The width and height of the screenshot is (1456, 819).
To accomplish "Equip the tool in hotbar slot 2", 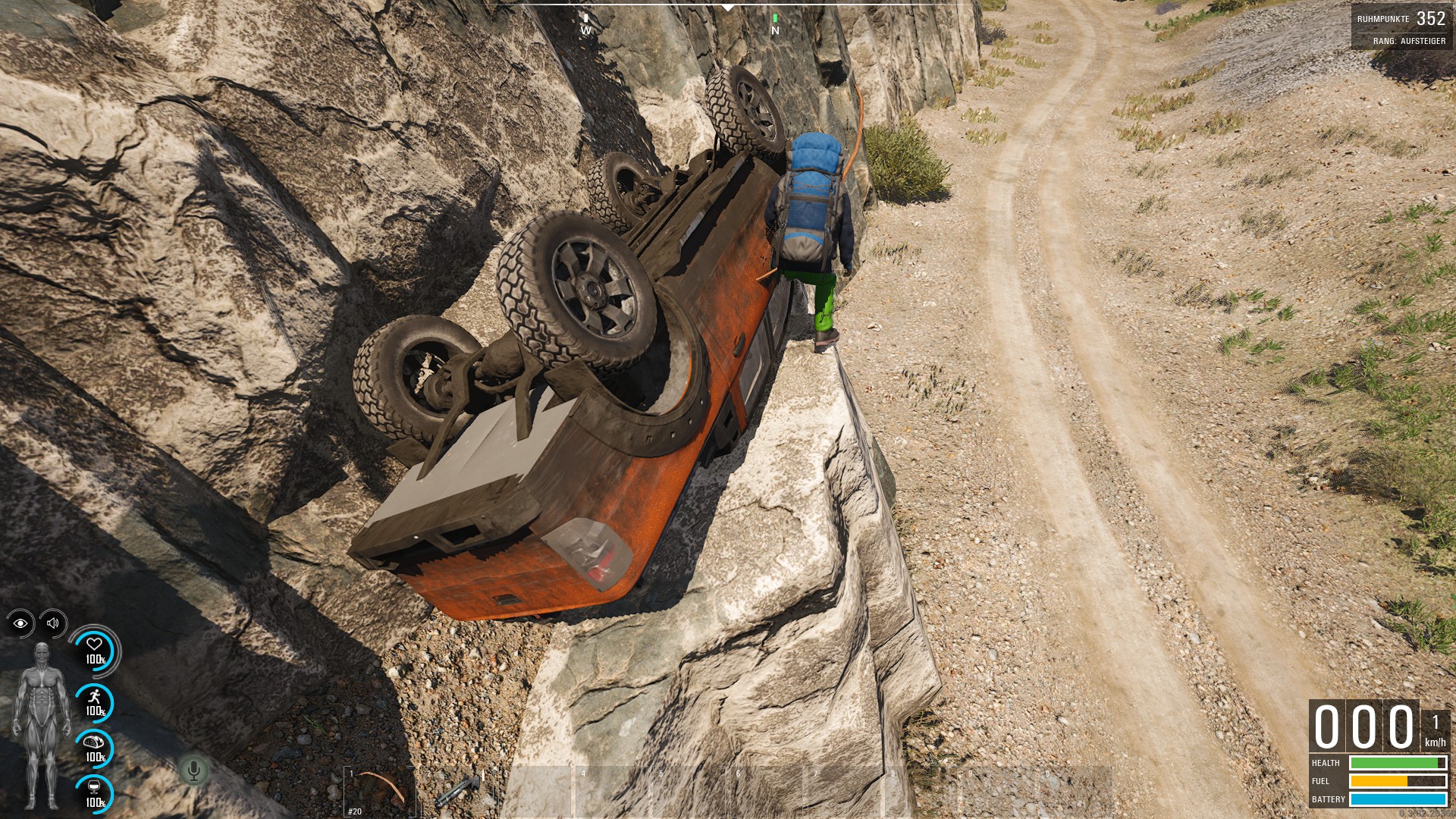I will (x=457, y=791).
